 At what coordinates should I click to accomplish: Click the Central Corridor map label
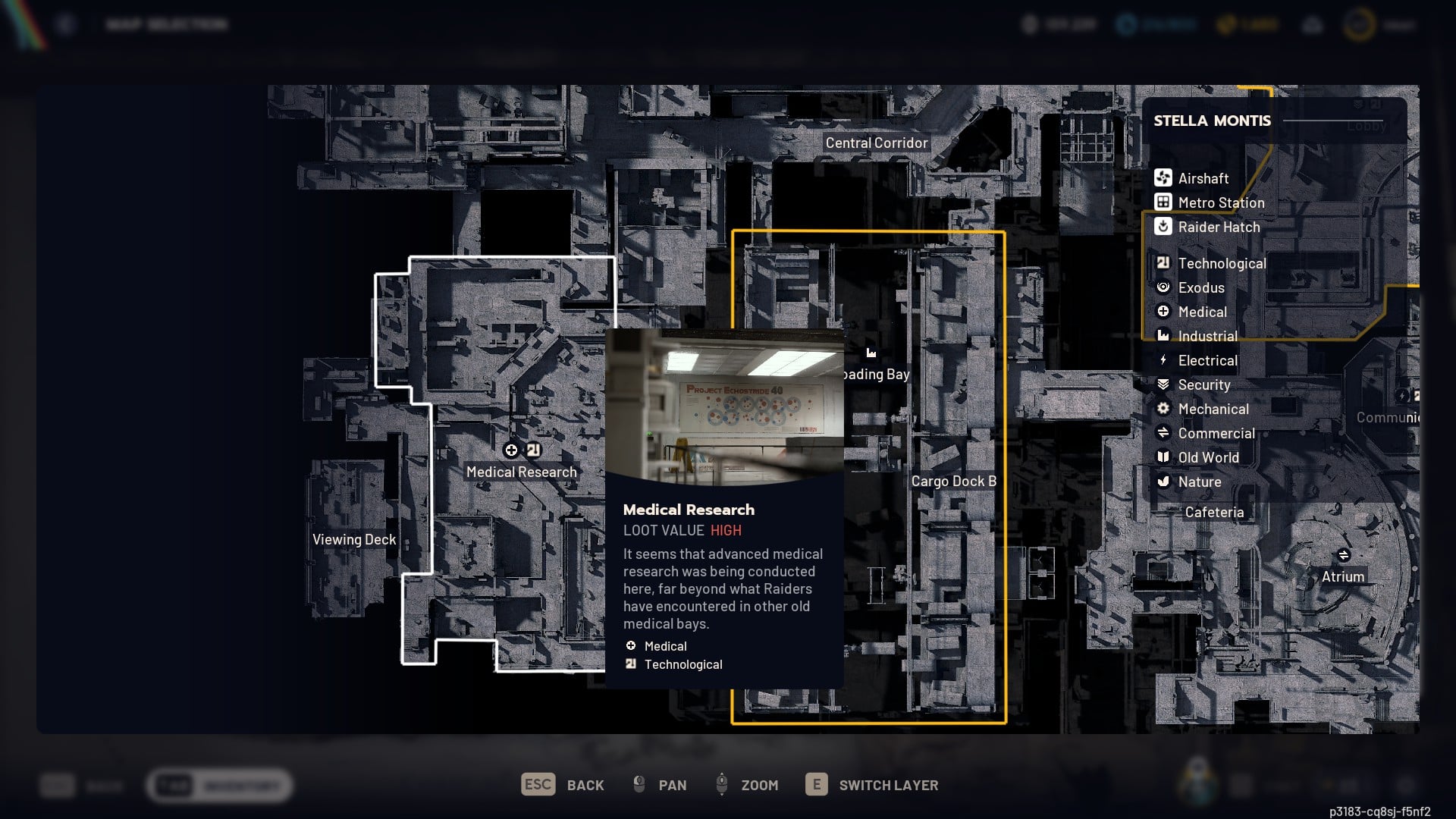[876, 143]
